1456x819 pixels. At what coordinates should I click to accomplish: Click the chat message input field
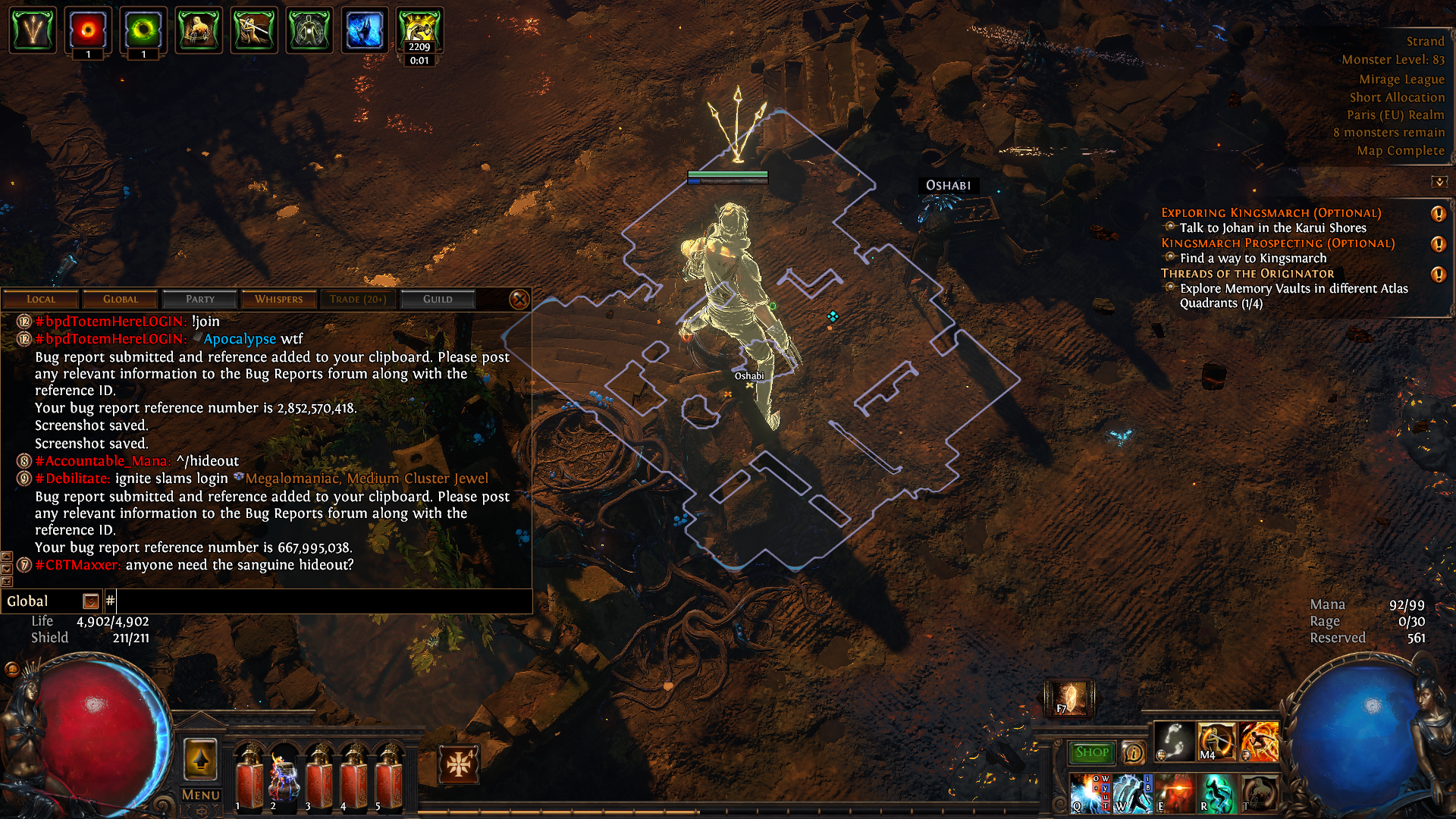[x=318, y=602]
